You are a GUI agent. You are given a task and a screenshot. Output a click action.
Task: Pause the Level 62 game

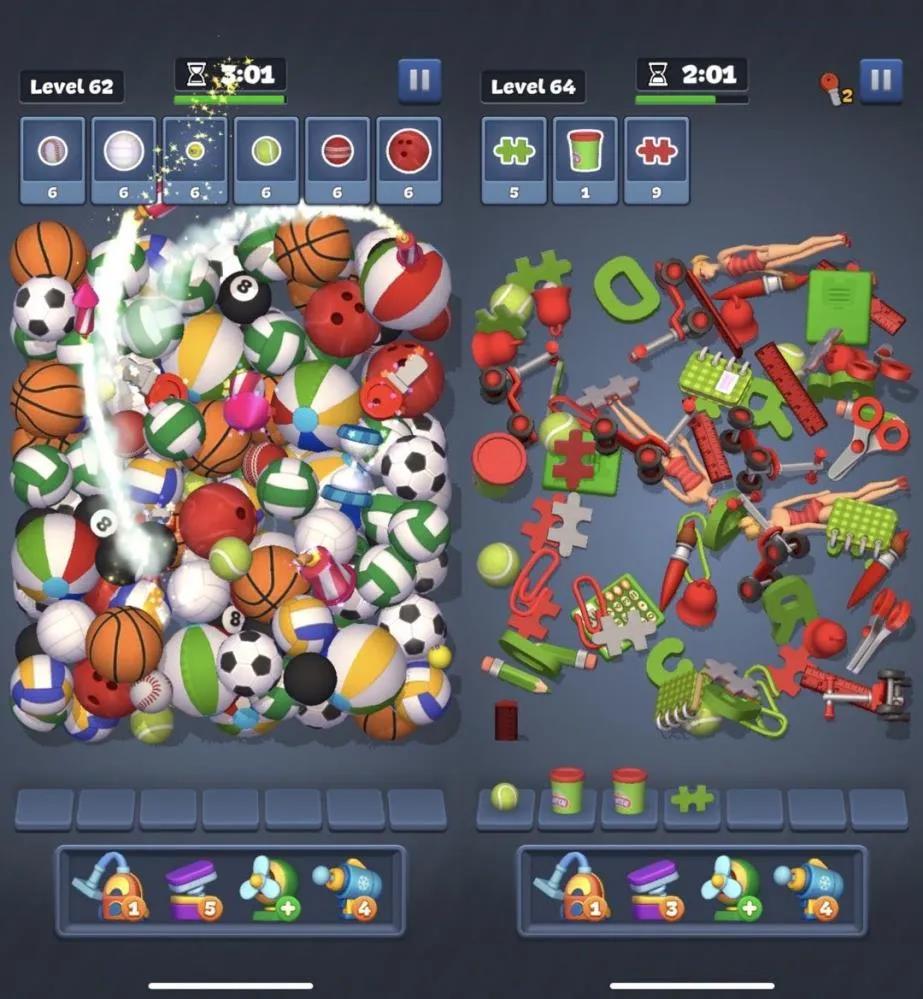419,81
